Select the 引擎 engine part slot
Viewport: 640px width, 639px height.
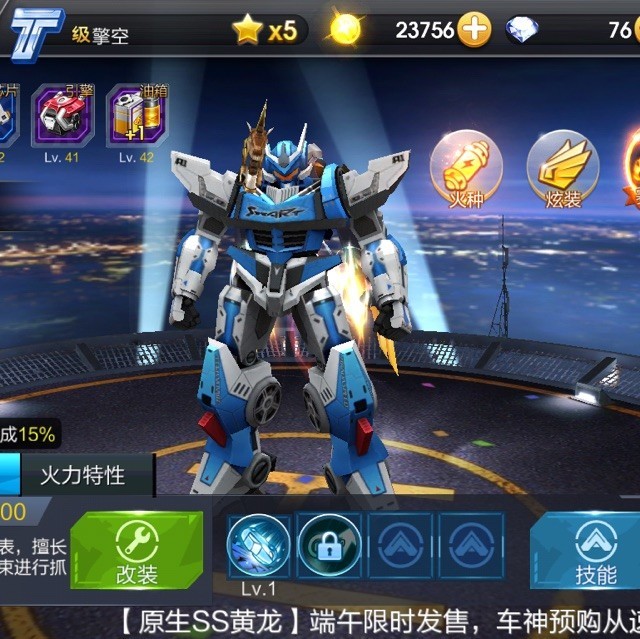coord(58,115)
